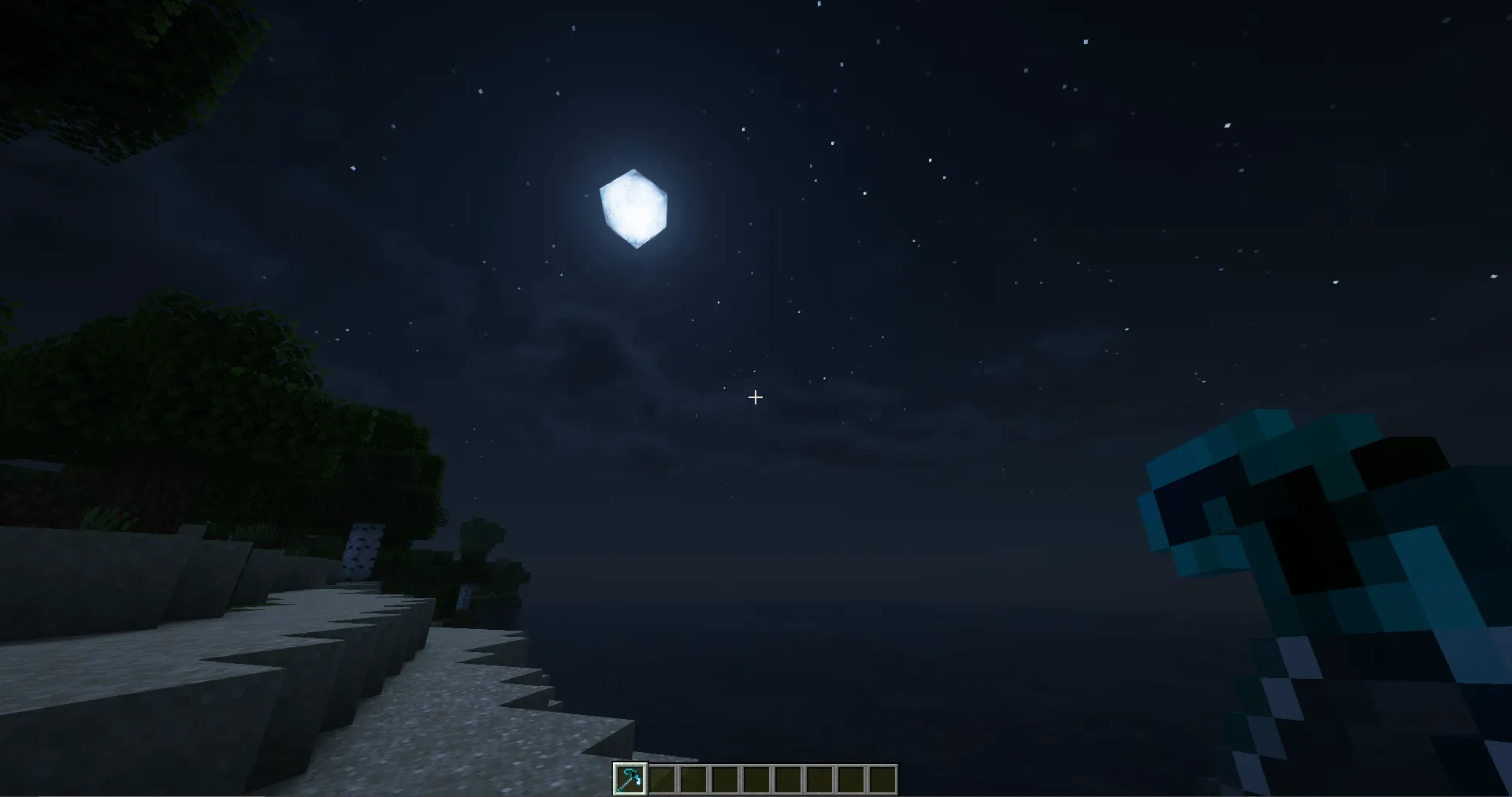Click the moon in the night sky
The image size is (1512, 797).
(x=634, y=207)
